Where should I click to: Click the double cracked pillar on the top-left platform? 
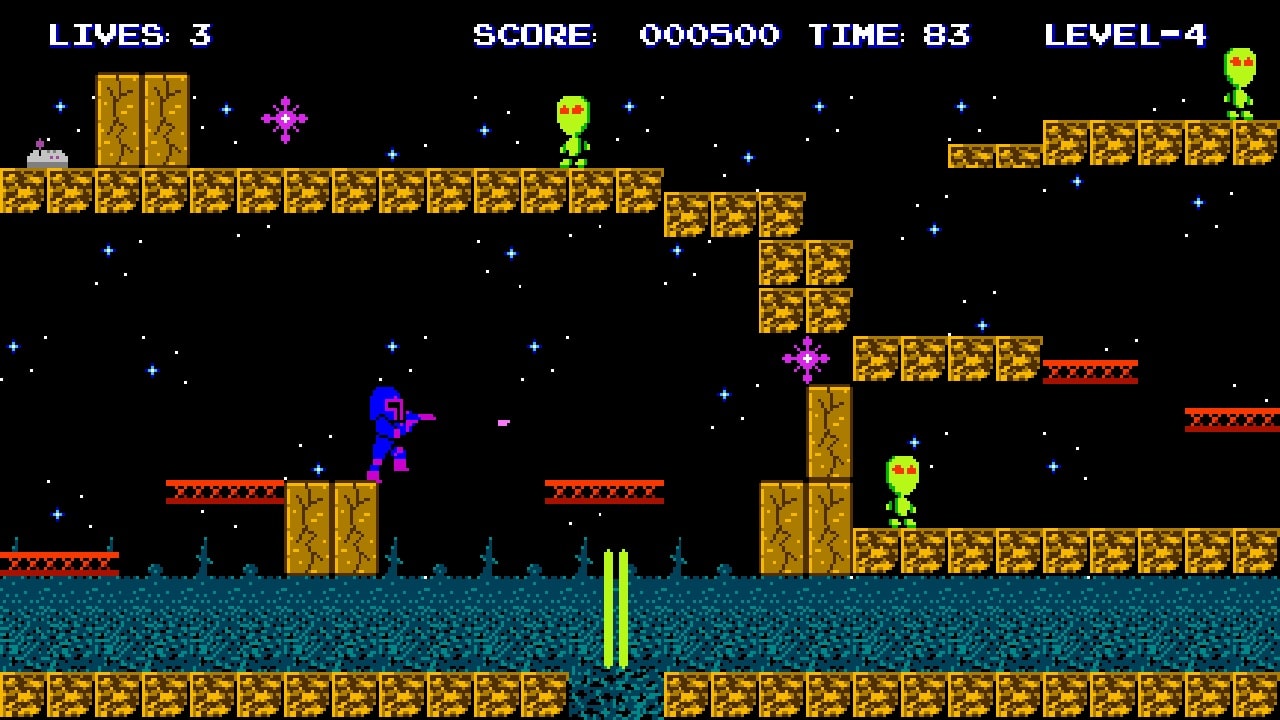(x=140, y=120)
